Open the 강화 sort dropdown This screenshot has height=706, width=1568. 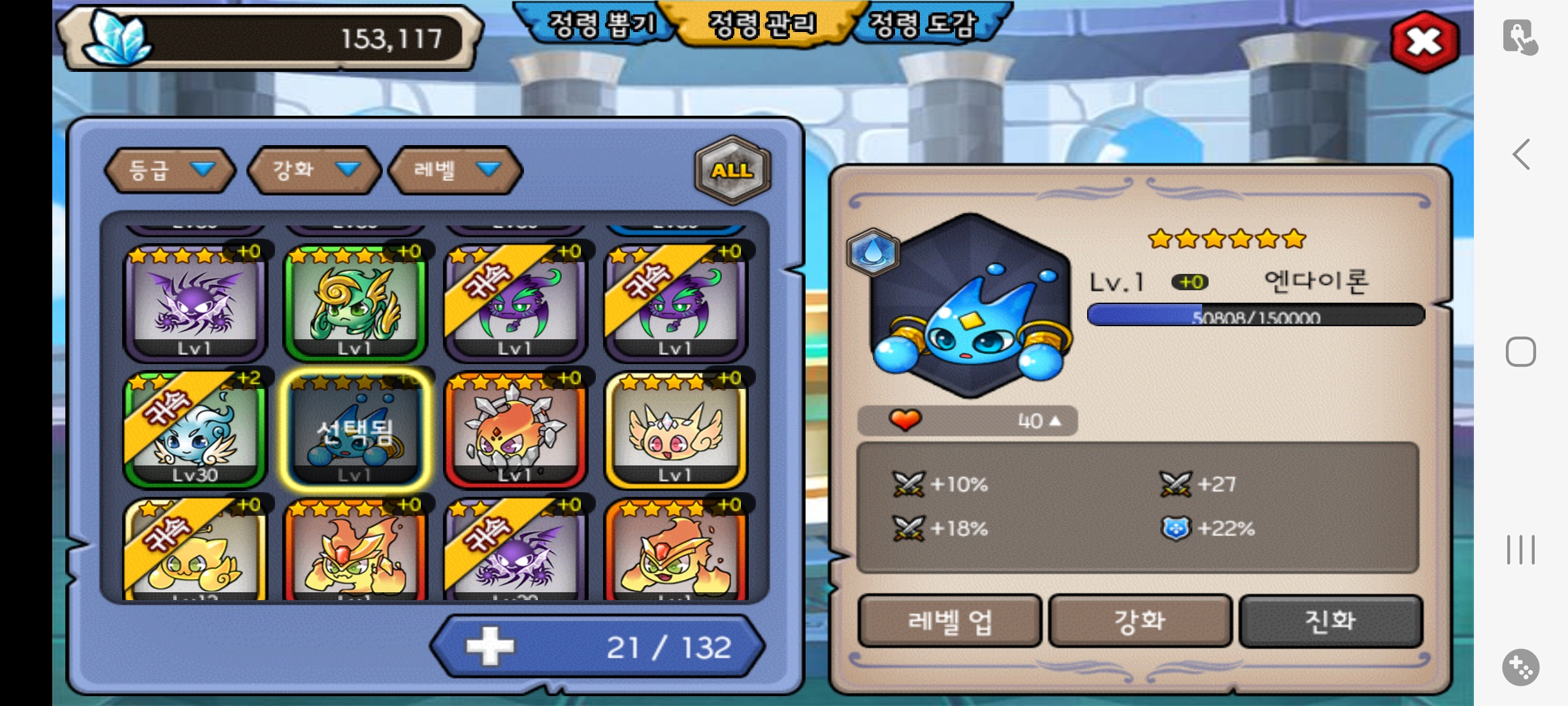pos(314,170)
